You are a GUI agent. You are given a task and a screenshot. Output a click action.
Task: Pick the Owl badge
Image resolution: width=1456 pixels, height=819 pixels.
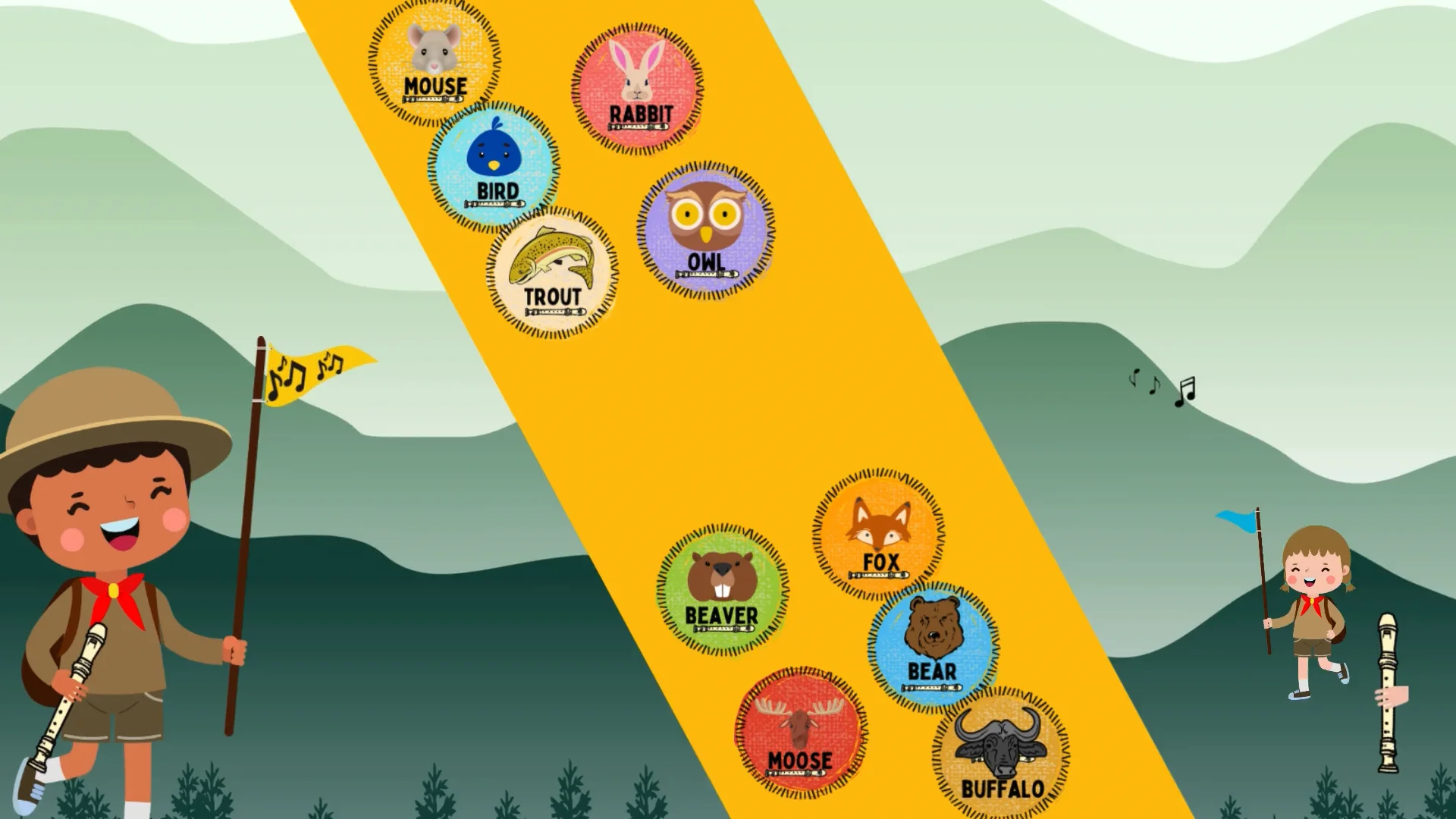click(x=705, y=229)
